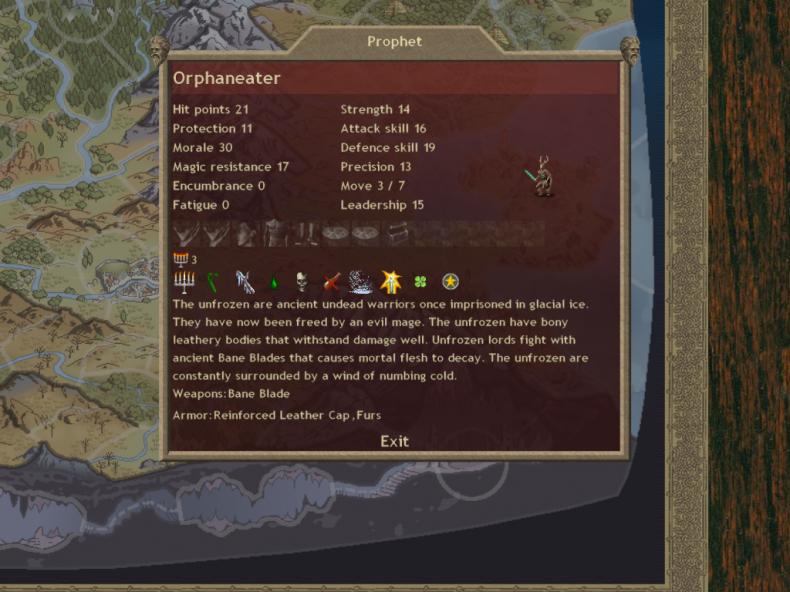Select the boots equipment slot

click(x=306, y=234)
